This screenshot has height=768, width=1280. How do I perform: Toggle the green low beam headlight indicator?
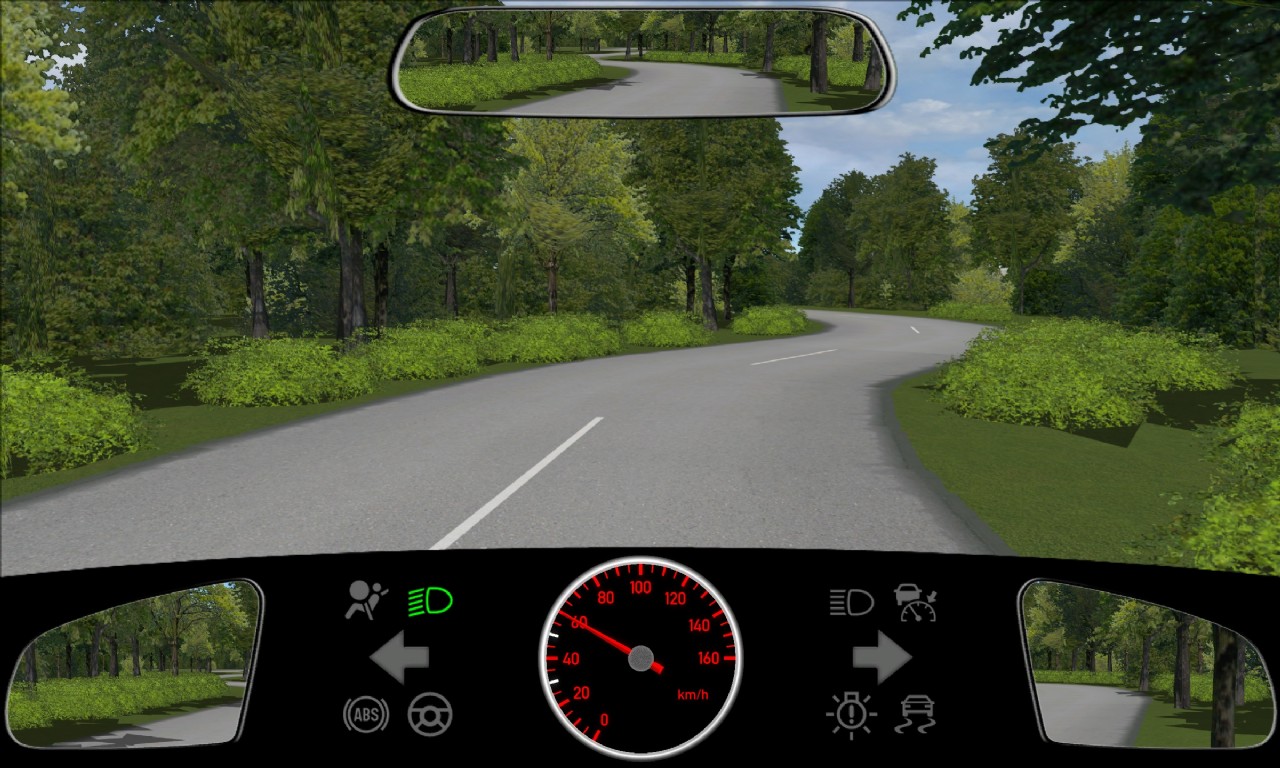[x=430, y=601]
